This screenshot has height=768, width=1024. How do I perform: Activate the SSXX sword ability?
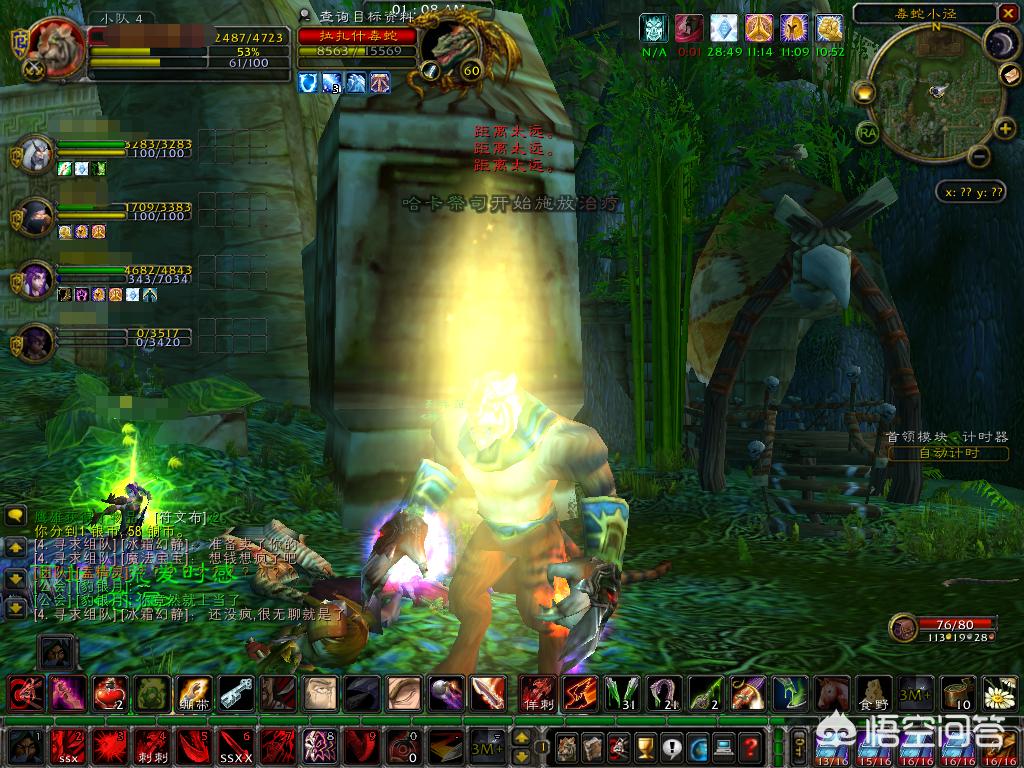[235, 747]
